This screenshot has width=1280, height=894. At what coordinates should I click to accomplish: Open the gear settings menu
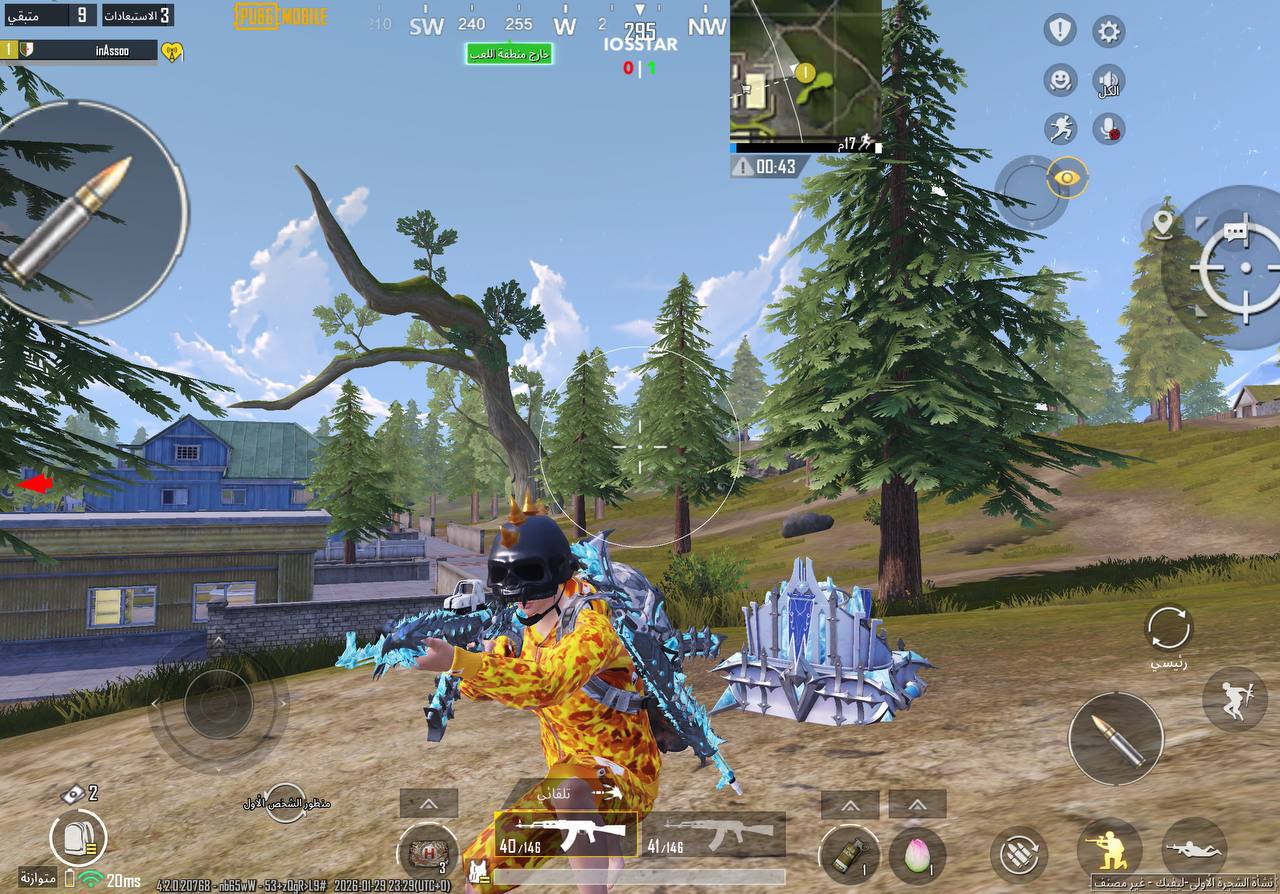pos(1108,31)
